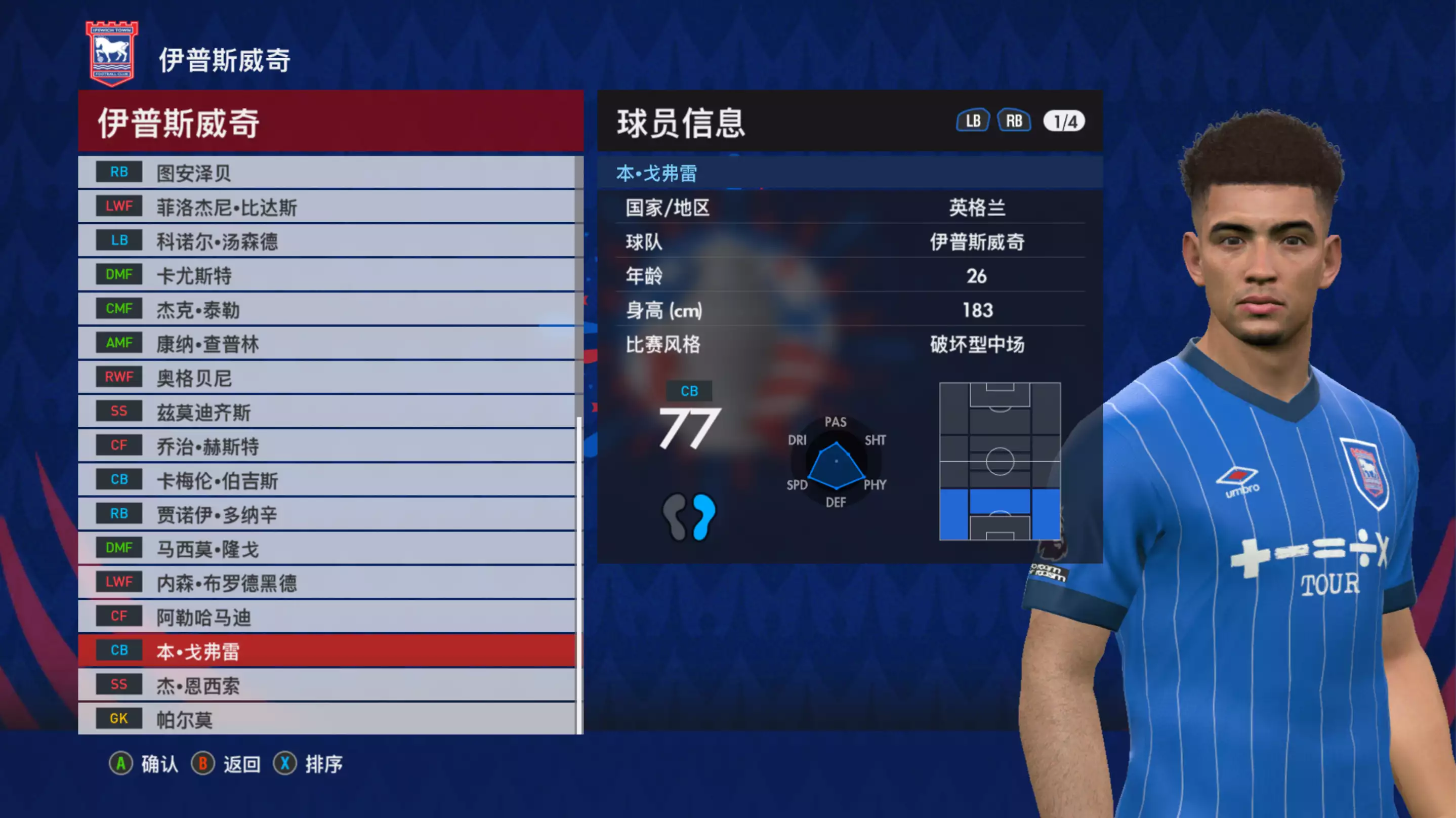The height and width of the screenshot is (818, 1456).
Task: Choose goalkeeper 帕尔莫
Action: [327, 718]
